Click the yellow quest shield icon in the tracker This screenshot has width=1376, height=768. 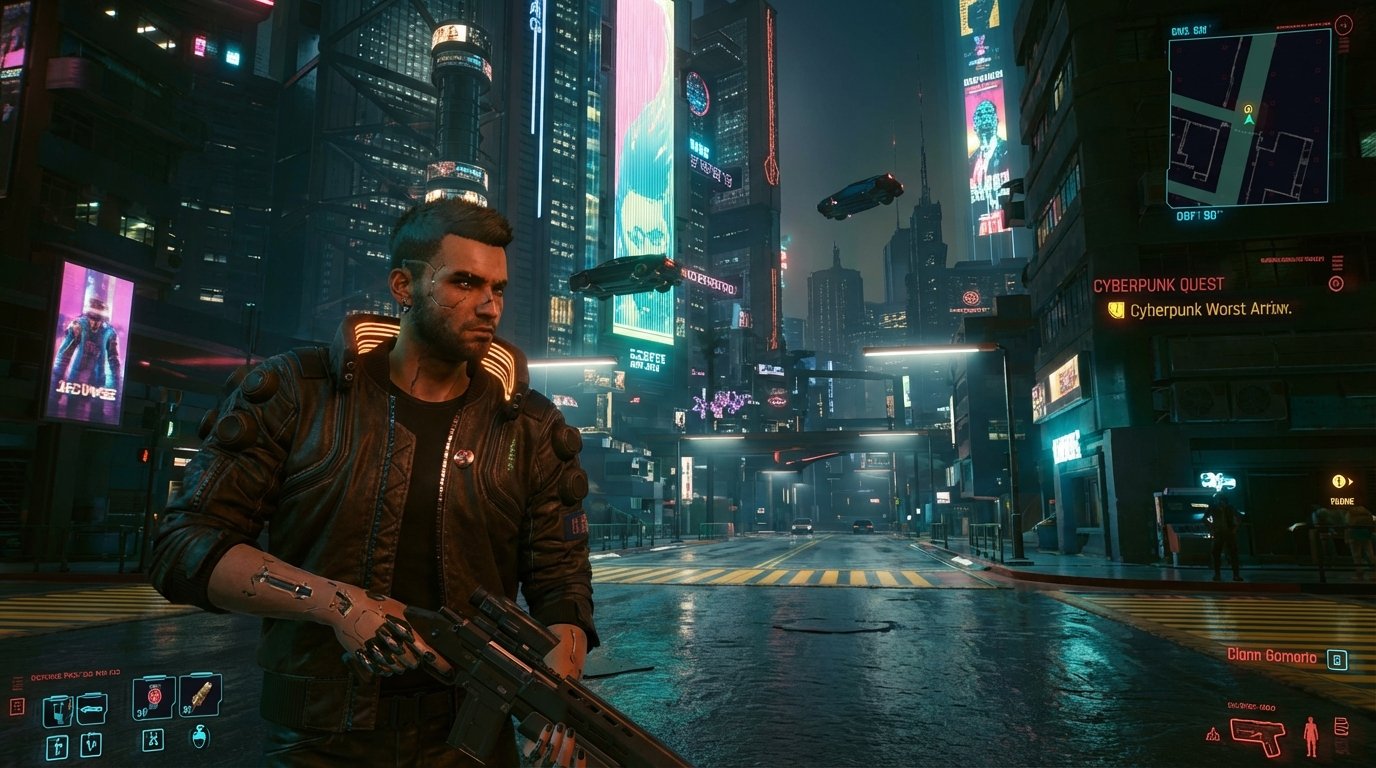[1115, 311]
